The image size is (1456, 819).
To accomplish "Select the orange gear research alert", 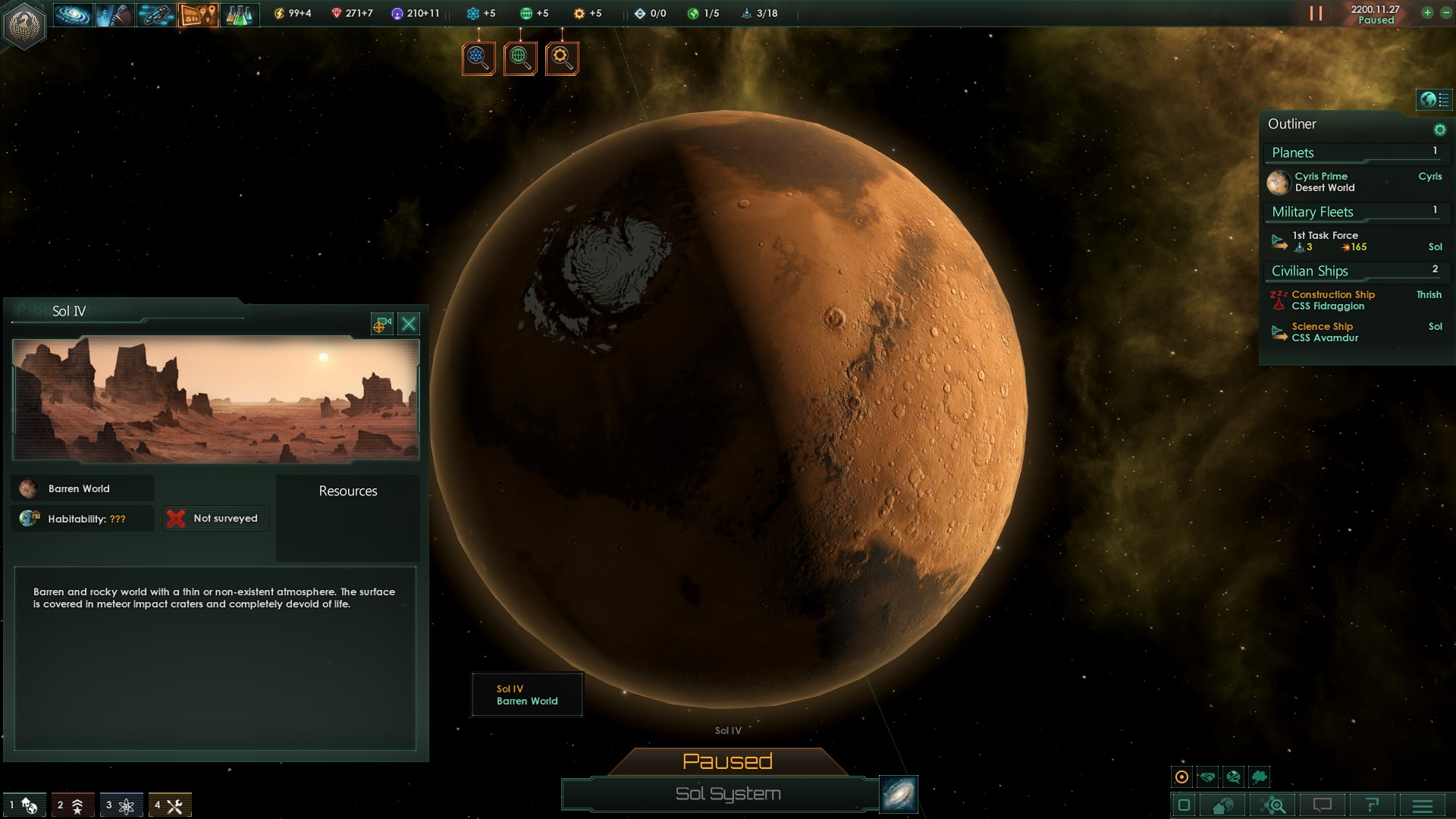I will point(562,58).
